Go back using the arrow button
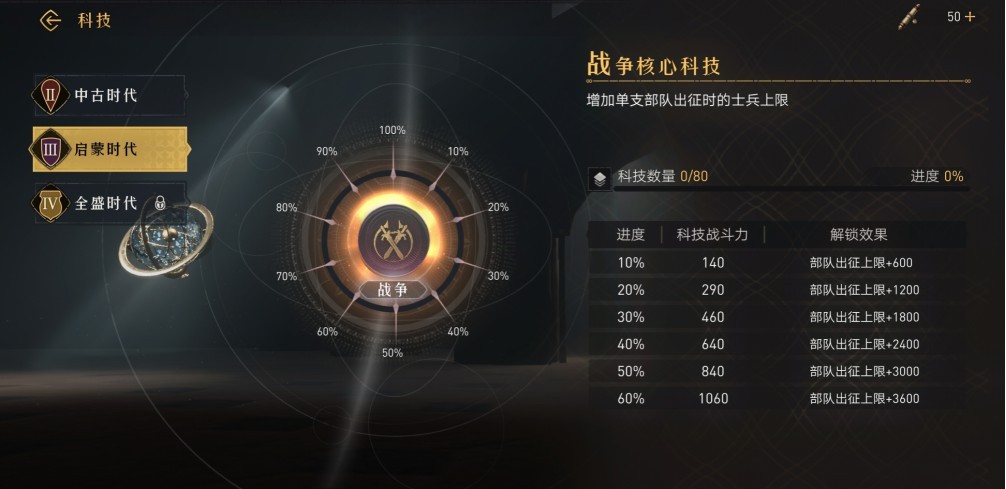This screenshot has height=489, width=1006. coord(50,21)
